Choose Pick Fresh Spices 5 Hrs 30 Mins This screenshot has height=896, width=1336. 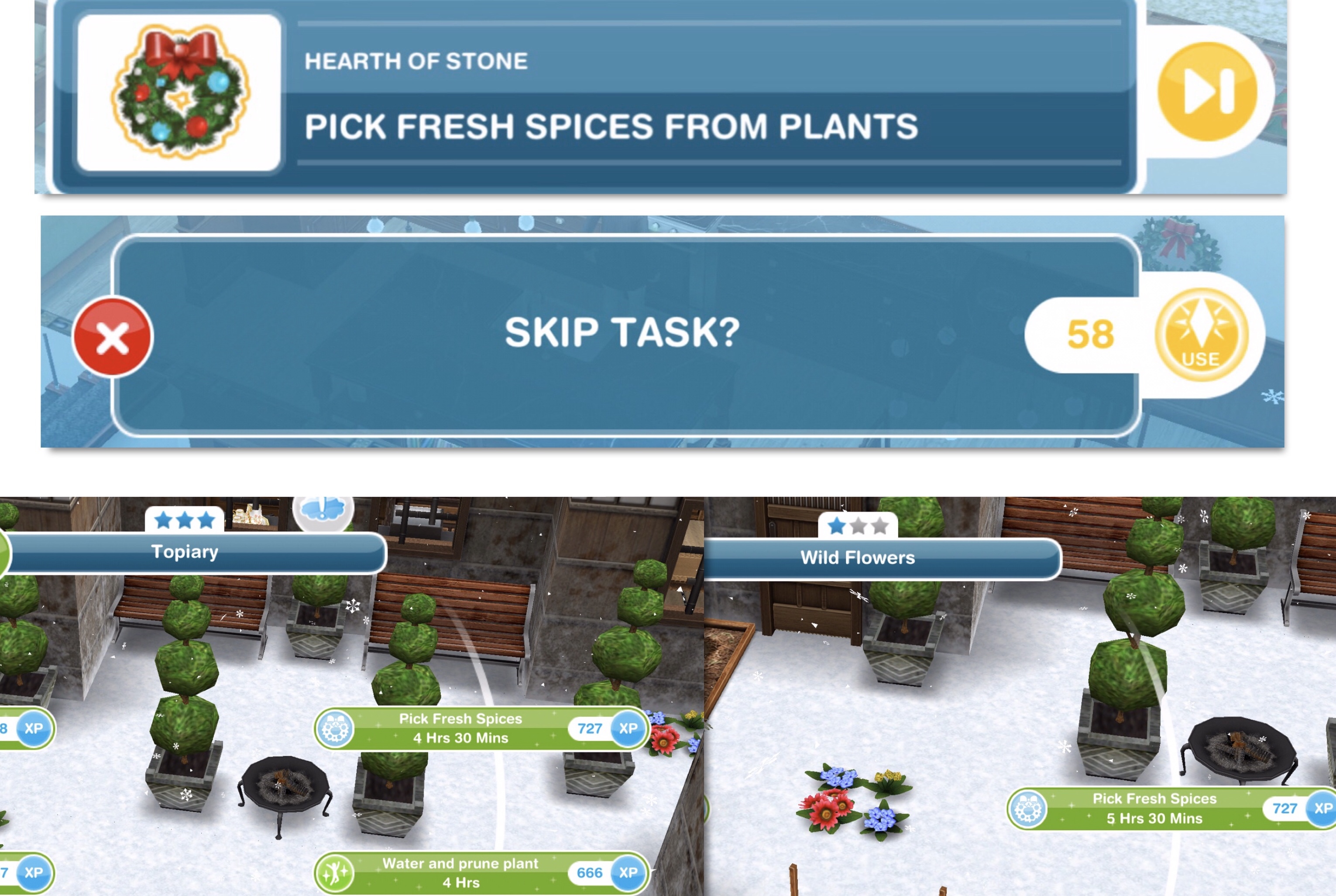click(x=1154, y=808)
